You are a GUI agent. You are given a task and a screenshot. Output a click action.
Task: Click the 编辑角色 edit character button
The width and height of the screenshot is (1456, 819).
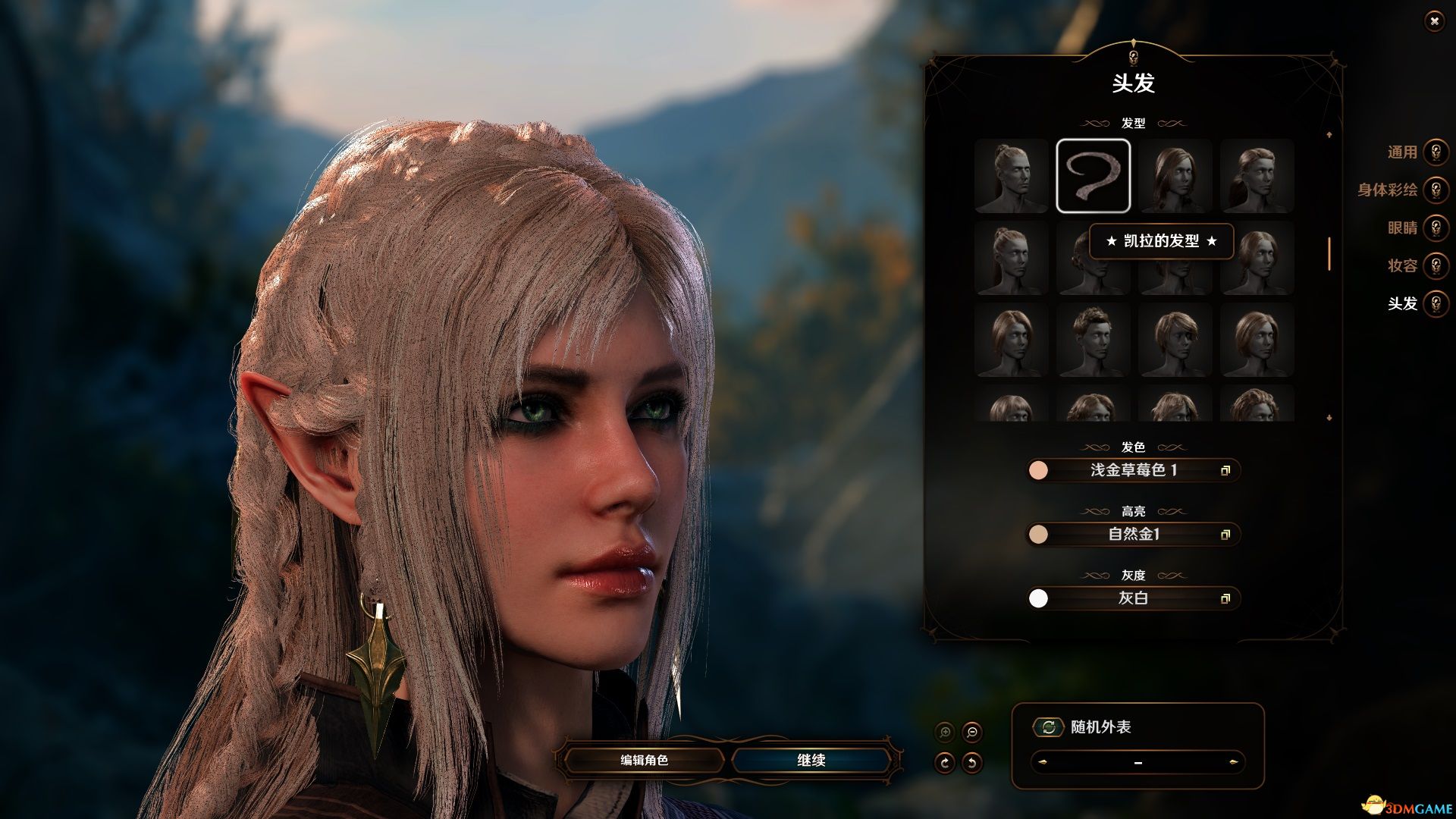pos(644,760)
